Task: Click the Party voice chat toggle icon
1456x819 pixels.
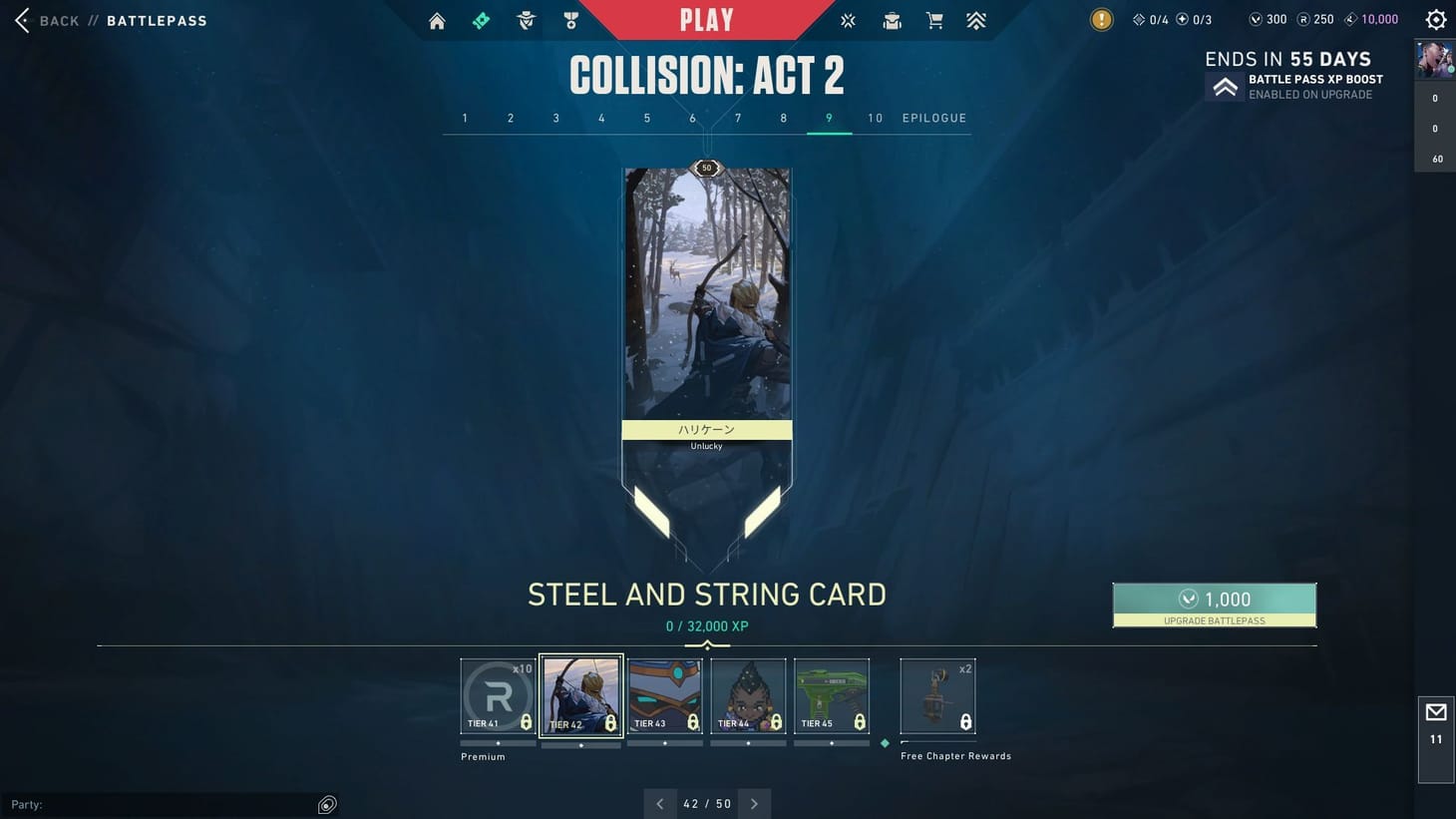Action: (x=327, y=804)
